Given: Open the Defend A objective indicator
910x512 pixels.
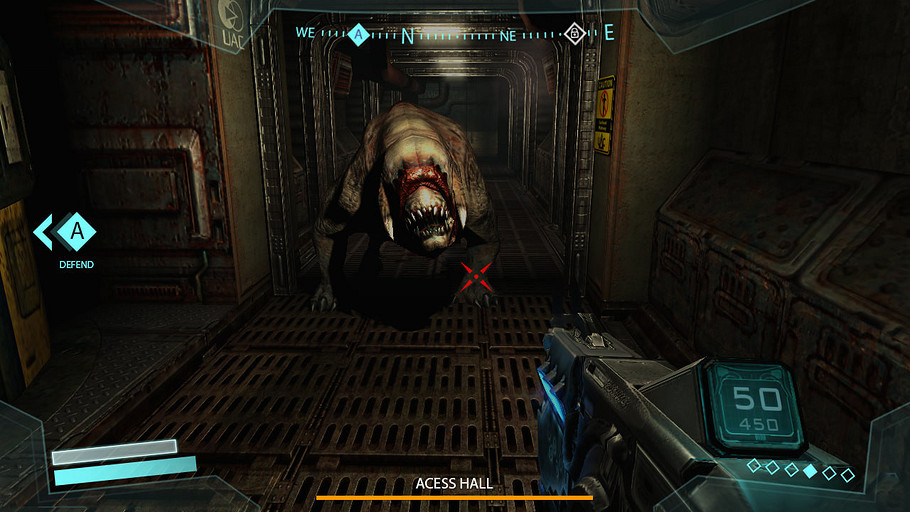Looking at the screenshot, I should pyautogui.click(x=76, y=233).
